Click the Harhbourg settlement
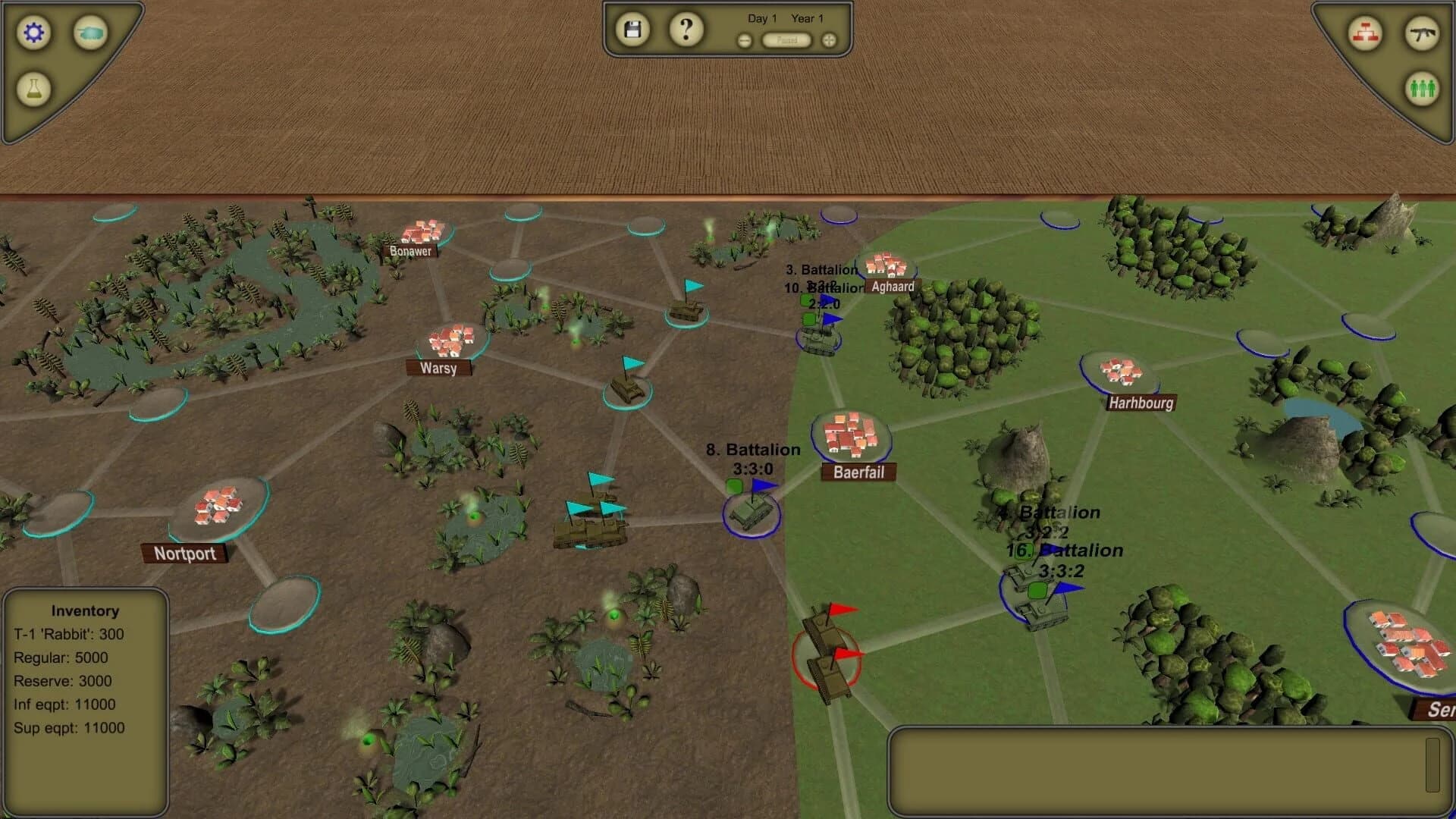Image resolution: width=1456 pixels, height=819 pixels. pyautogui.click(x=1141, y=402)
